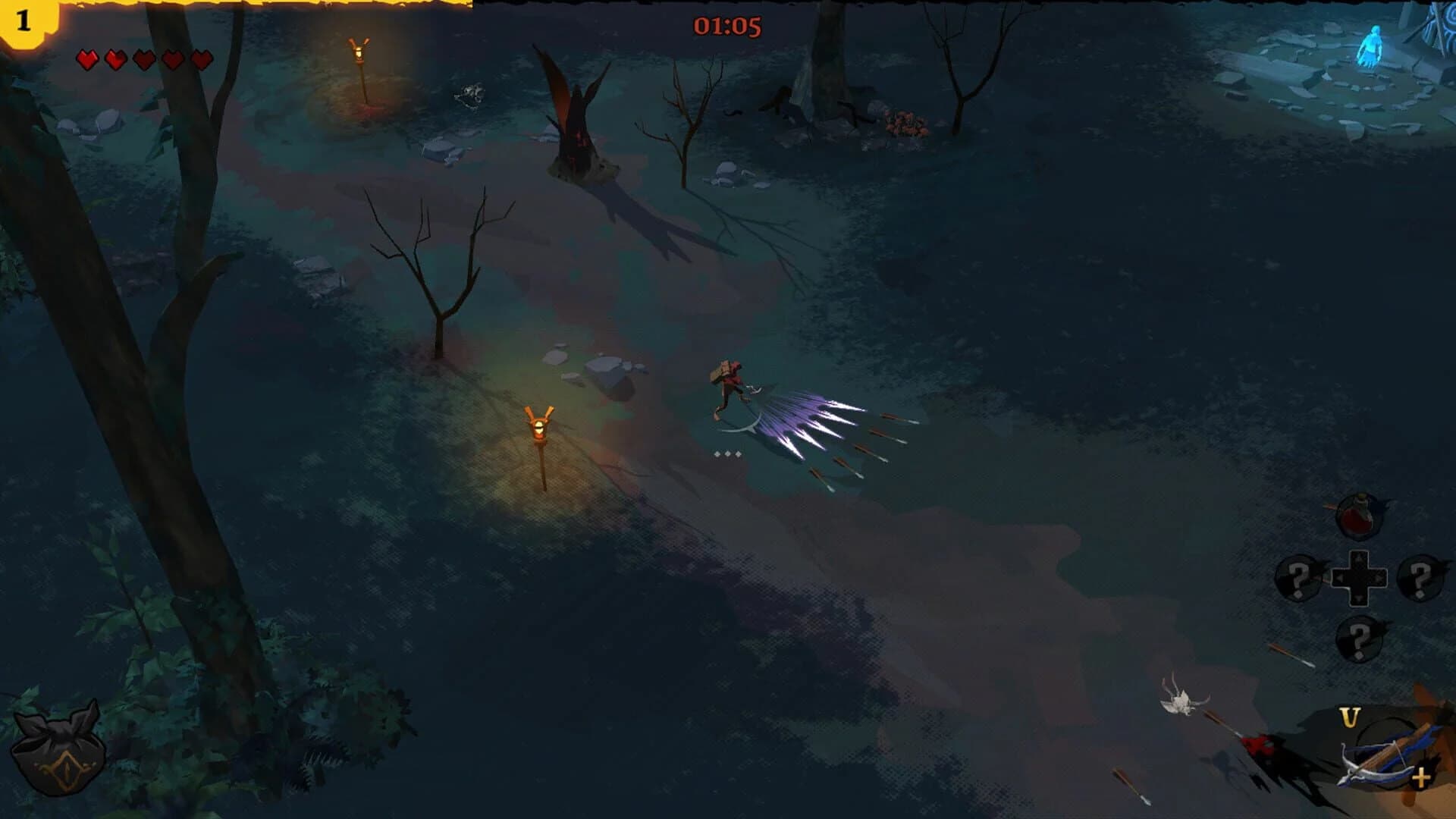The image size is (1456, 819).
Task: Select the left d-pad direction arrow
Action: (1338, 578)
